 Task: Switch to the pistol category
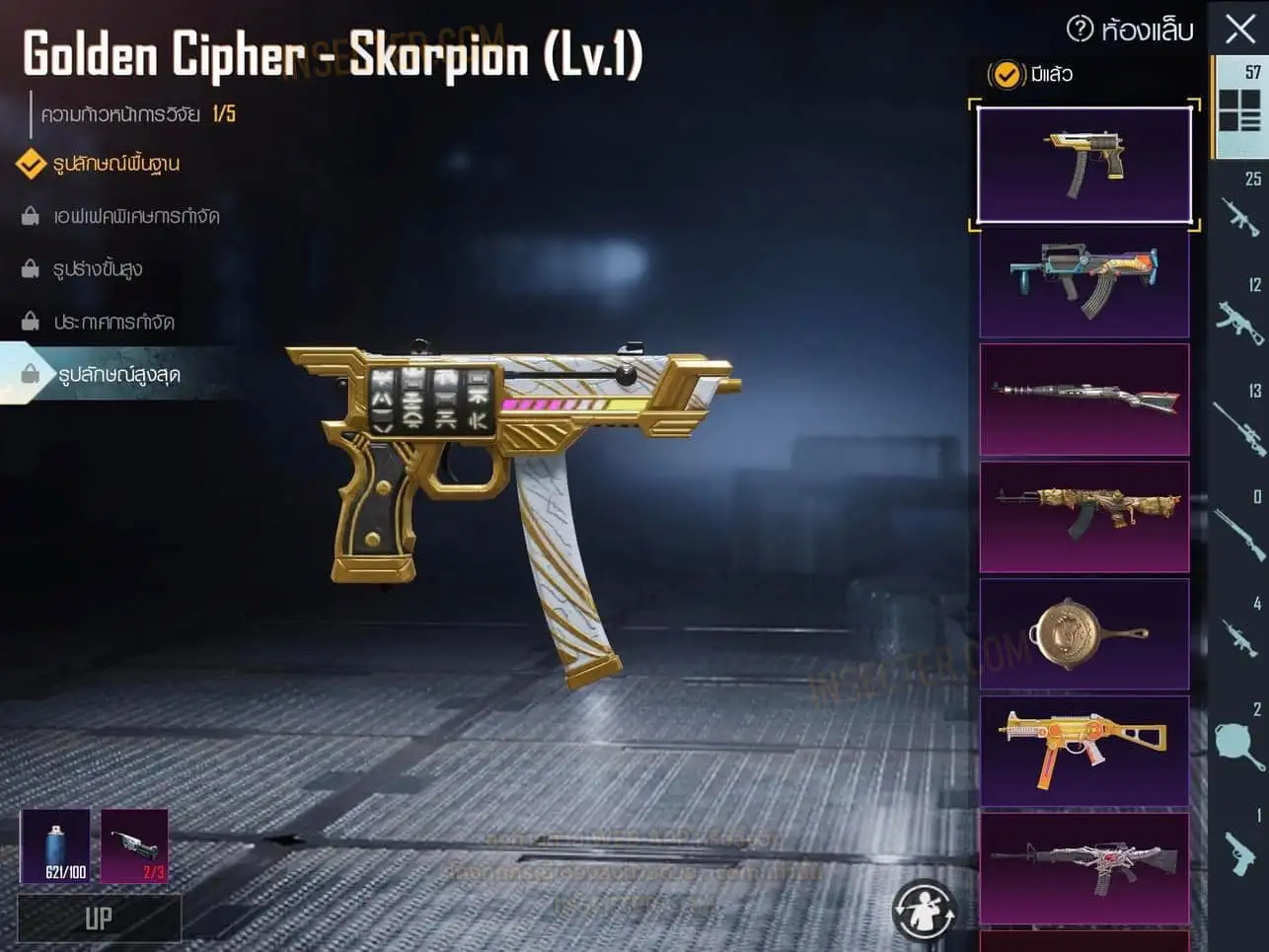click(x=1239, y=848)
